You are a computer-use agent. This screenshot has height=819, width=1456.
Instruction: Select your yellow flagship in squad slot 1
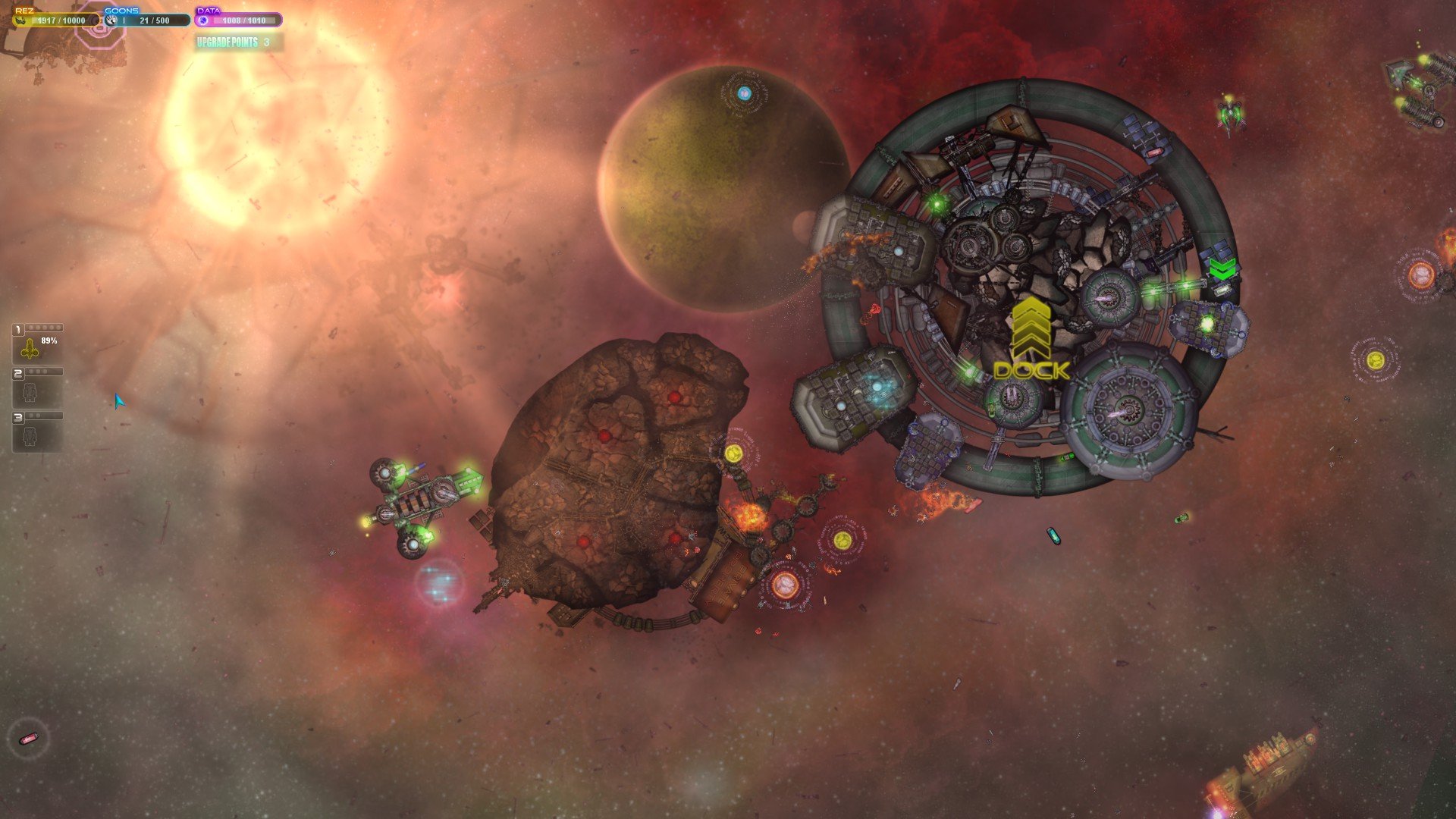coord(30,351)
